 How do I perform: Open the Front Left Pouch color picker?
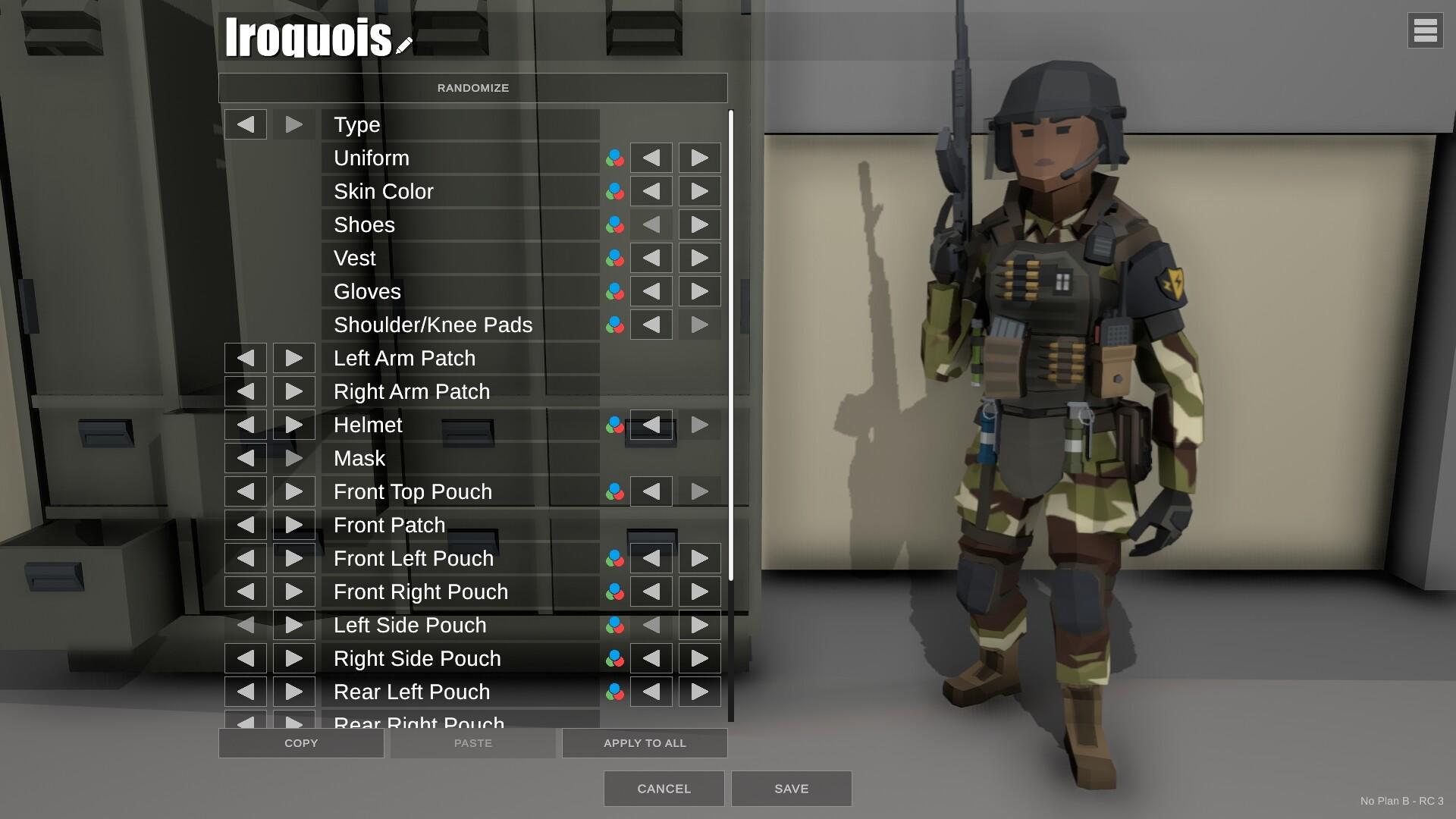pos(615,558)
